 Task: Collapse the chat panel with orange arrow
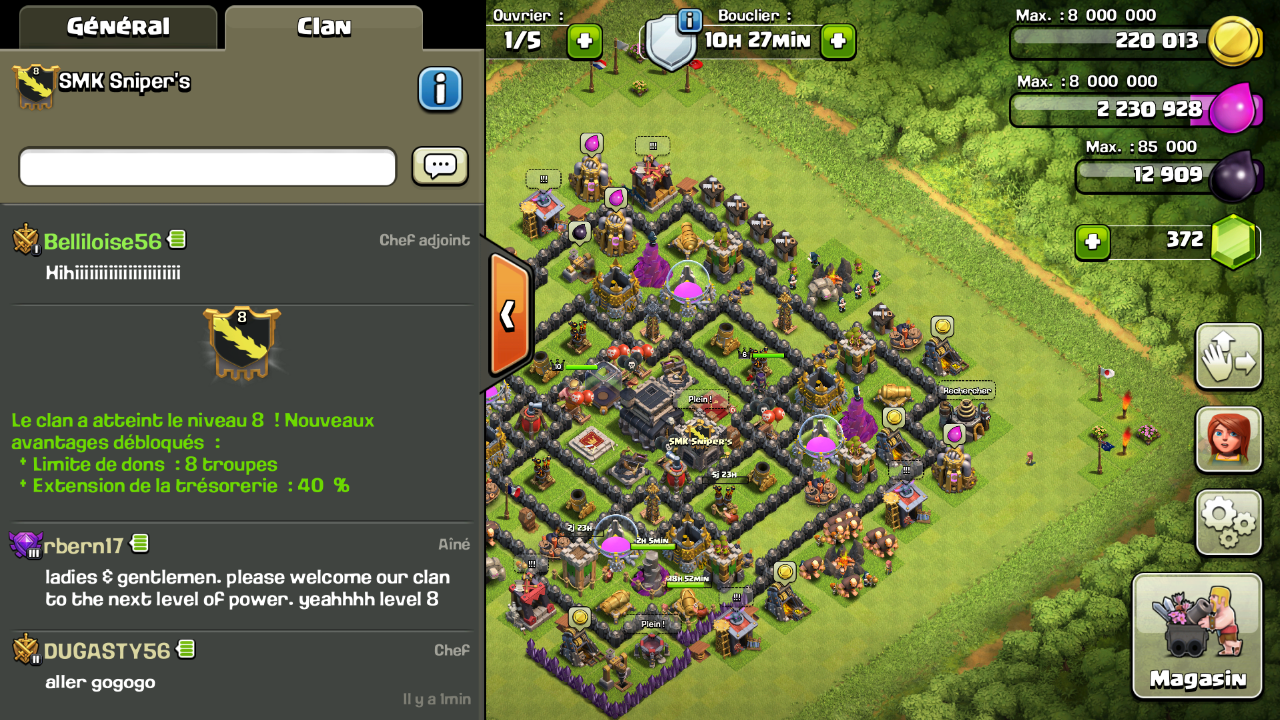pyautogui.click(x=508, y=315)
